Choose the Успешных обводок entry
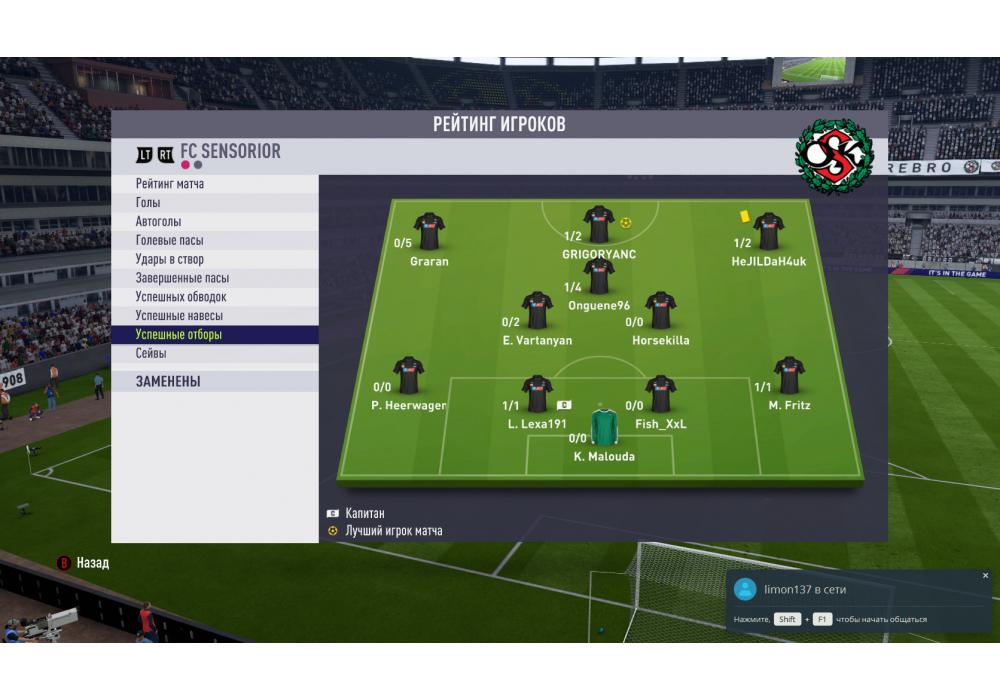The image size is (1000, 700). [x=181, y=297]
